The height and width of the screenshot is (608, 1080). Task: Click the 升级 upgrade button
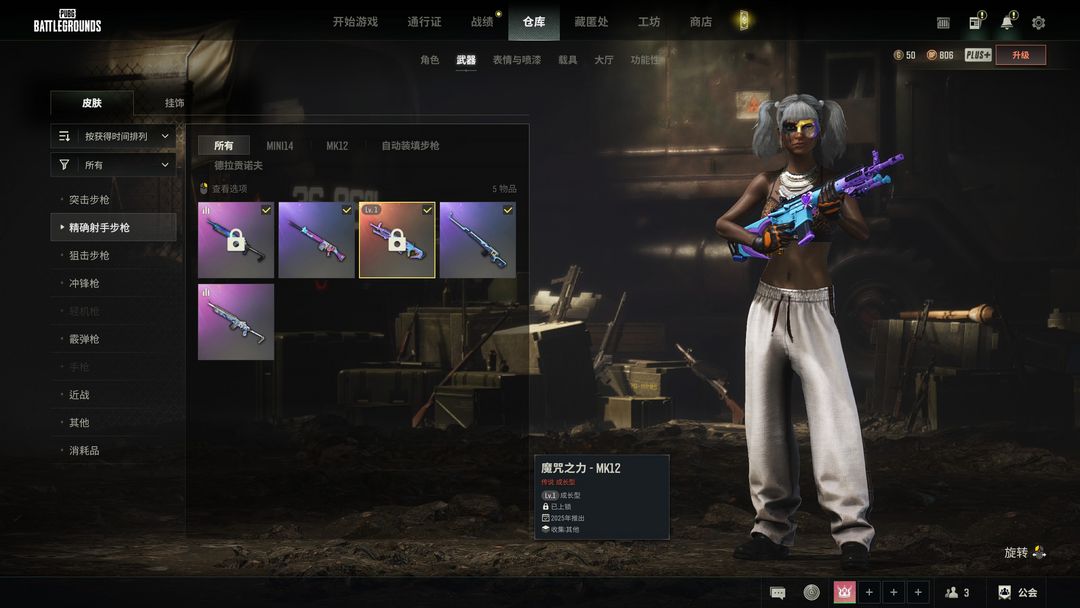pos(1020,55)
